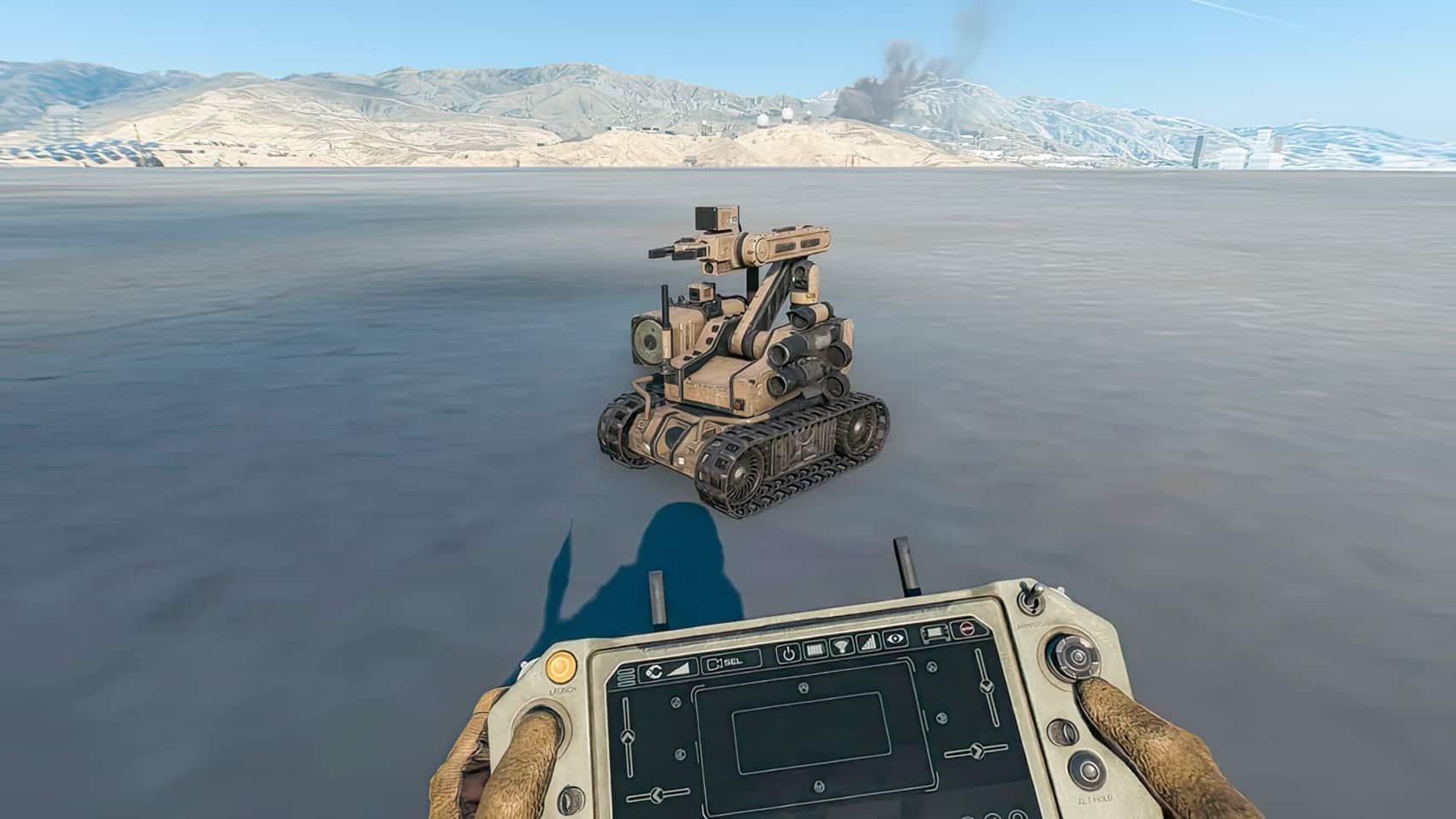Screen dimensions: 1456x819
Task: Tap the stacked hamburger lines icon
Action: 626,676
